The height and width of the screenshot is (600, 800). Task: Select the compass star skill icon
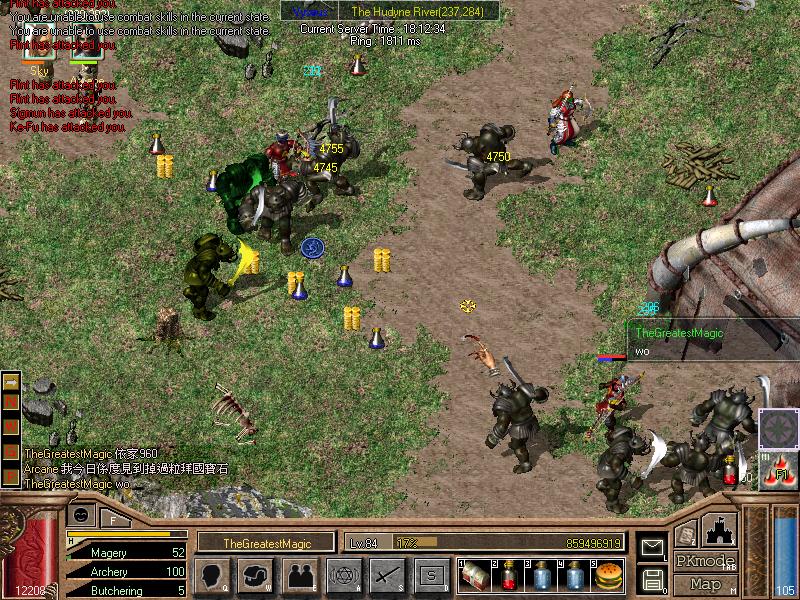pyautogui.click(x=778, y=429)
